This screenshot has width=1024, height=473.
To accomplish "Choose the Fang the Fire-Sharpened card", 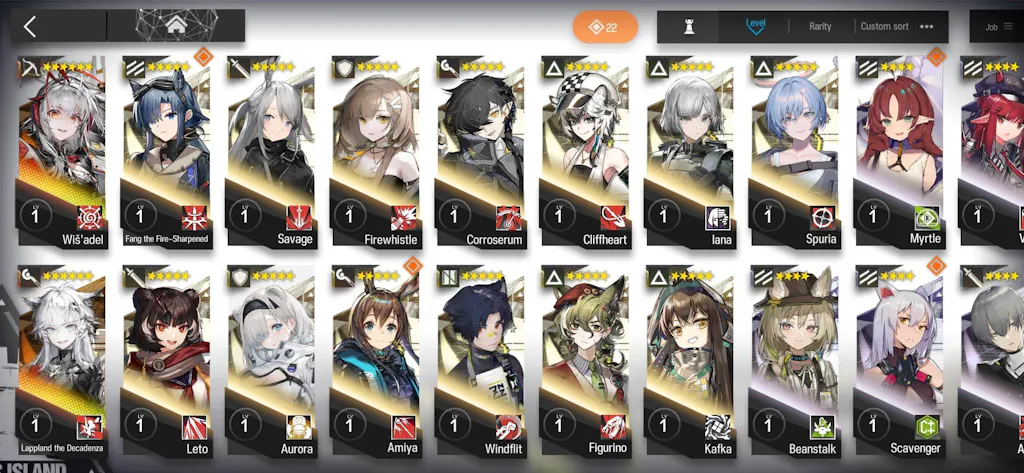I will 166,150.
